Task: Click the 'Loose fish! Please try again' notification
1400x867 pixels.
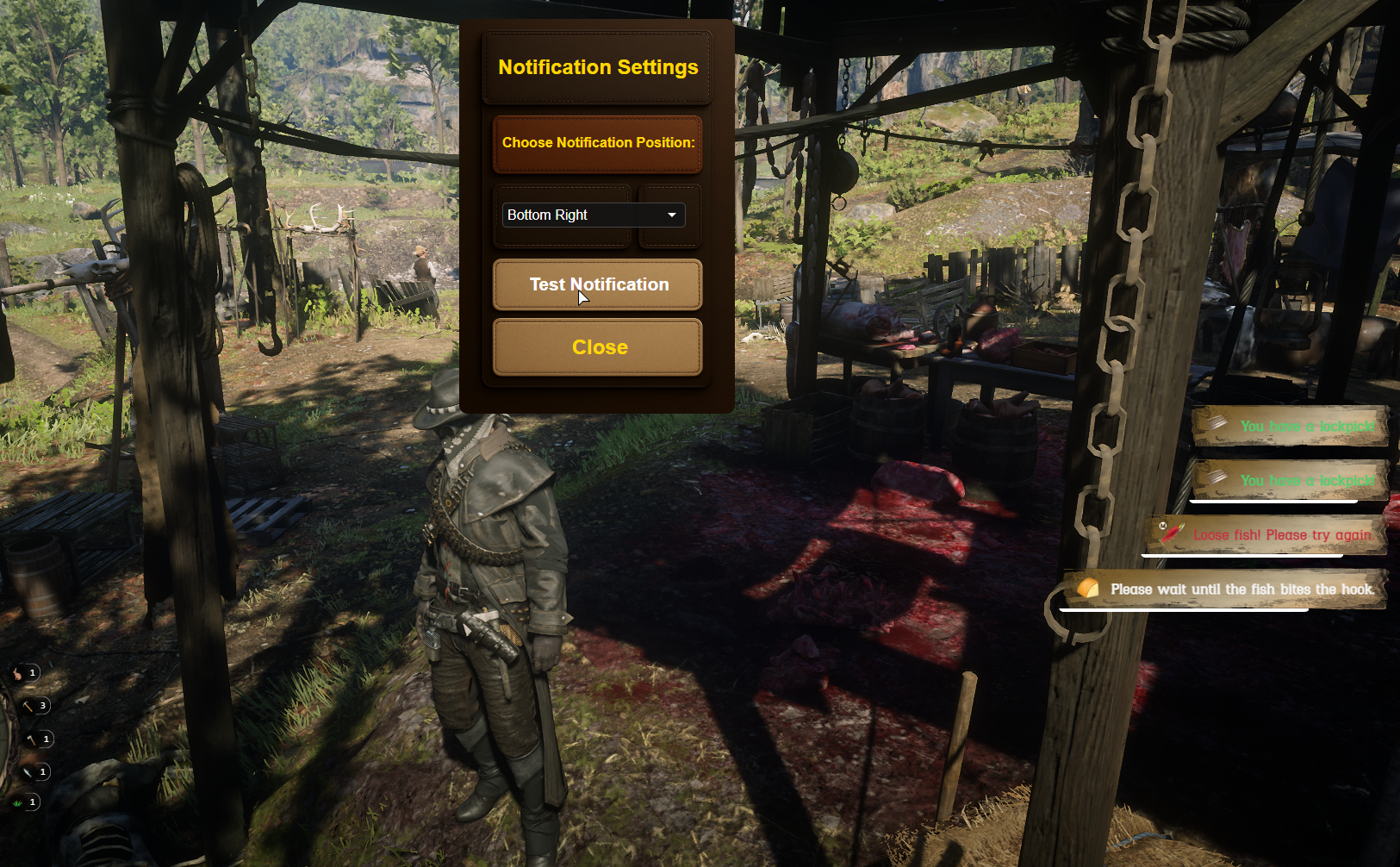Action: 1265,535
